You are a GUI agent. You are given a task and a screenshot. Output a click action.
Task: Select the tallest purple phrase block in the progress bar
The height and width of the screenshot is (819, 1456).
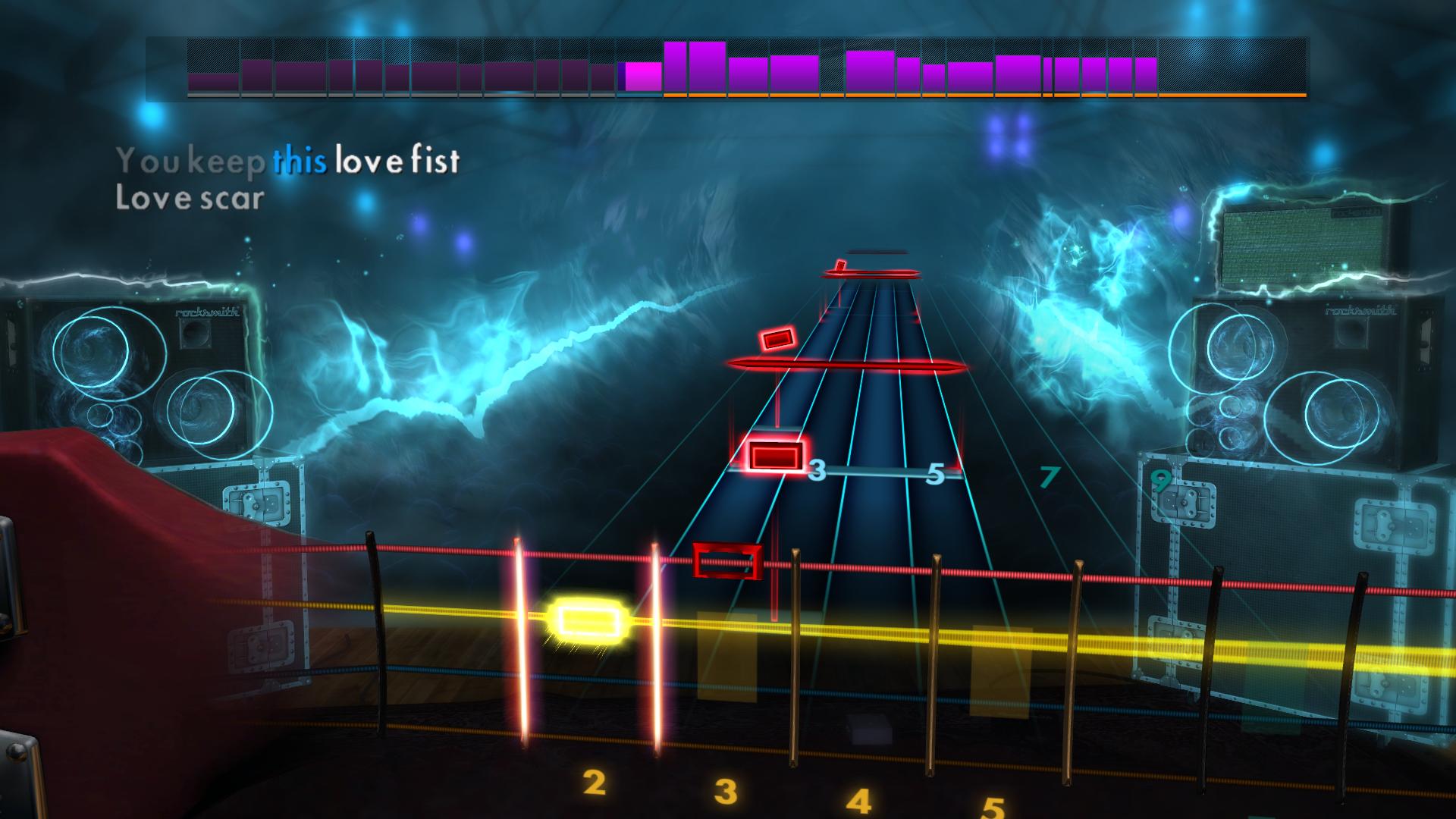(705, 67)
